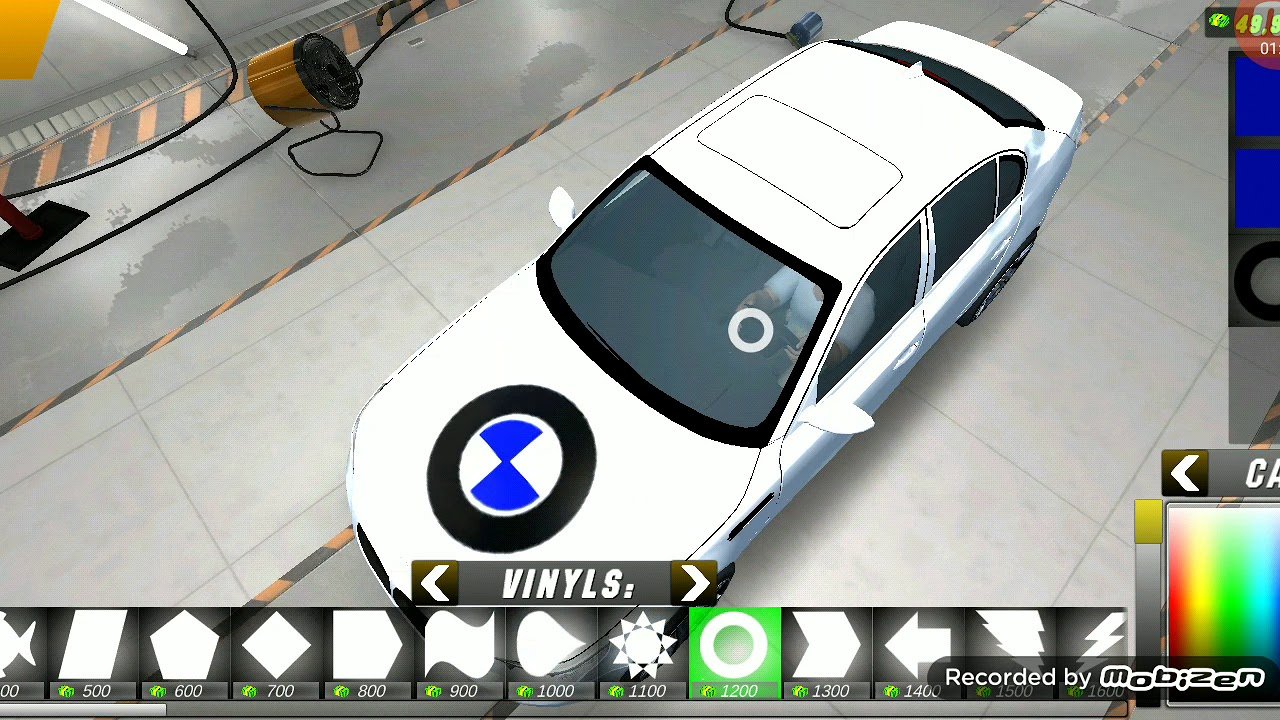Choose the wavy flag vinyl costing 900
Viewport: 1280px width, 720px height.
(459, 647)
